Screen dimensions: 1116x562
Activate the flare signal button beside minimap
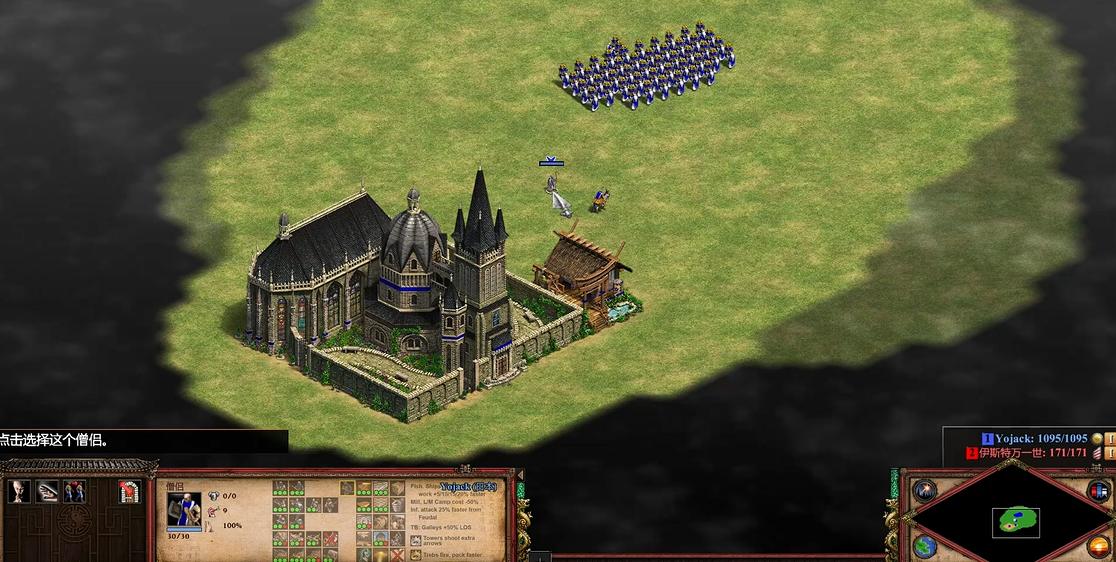(923, 491)
